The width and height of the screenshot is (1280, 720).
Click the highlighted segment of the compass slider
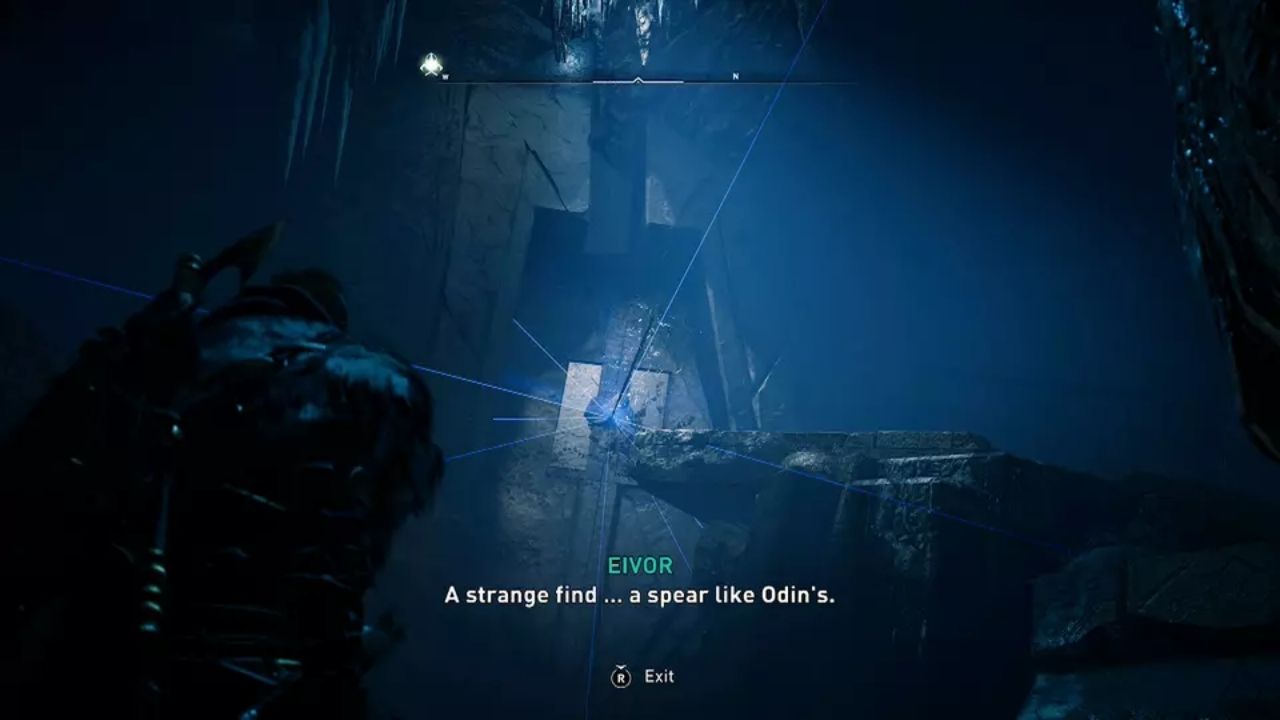click(x=637, y=83)
